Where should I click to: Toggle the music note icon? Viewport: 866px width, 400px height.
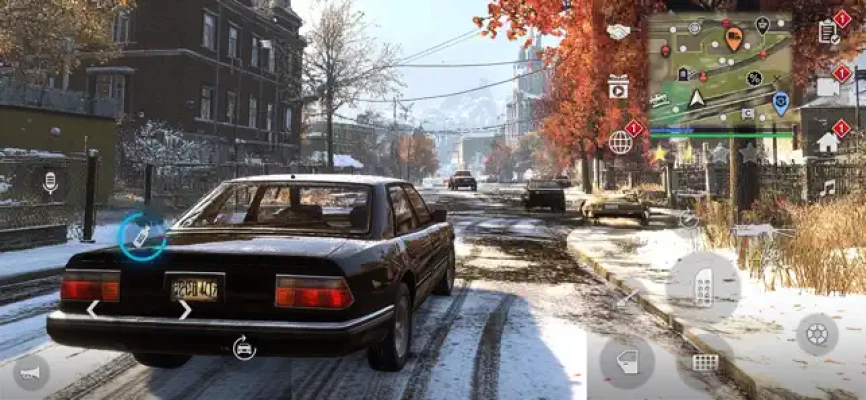pos(828,187)
